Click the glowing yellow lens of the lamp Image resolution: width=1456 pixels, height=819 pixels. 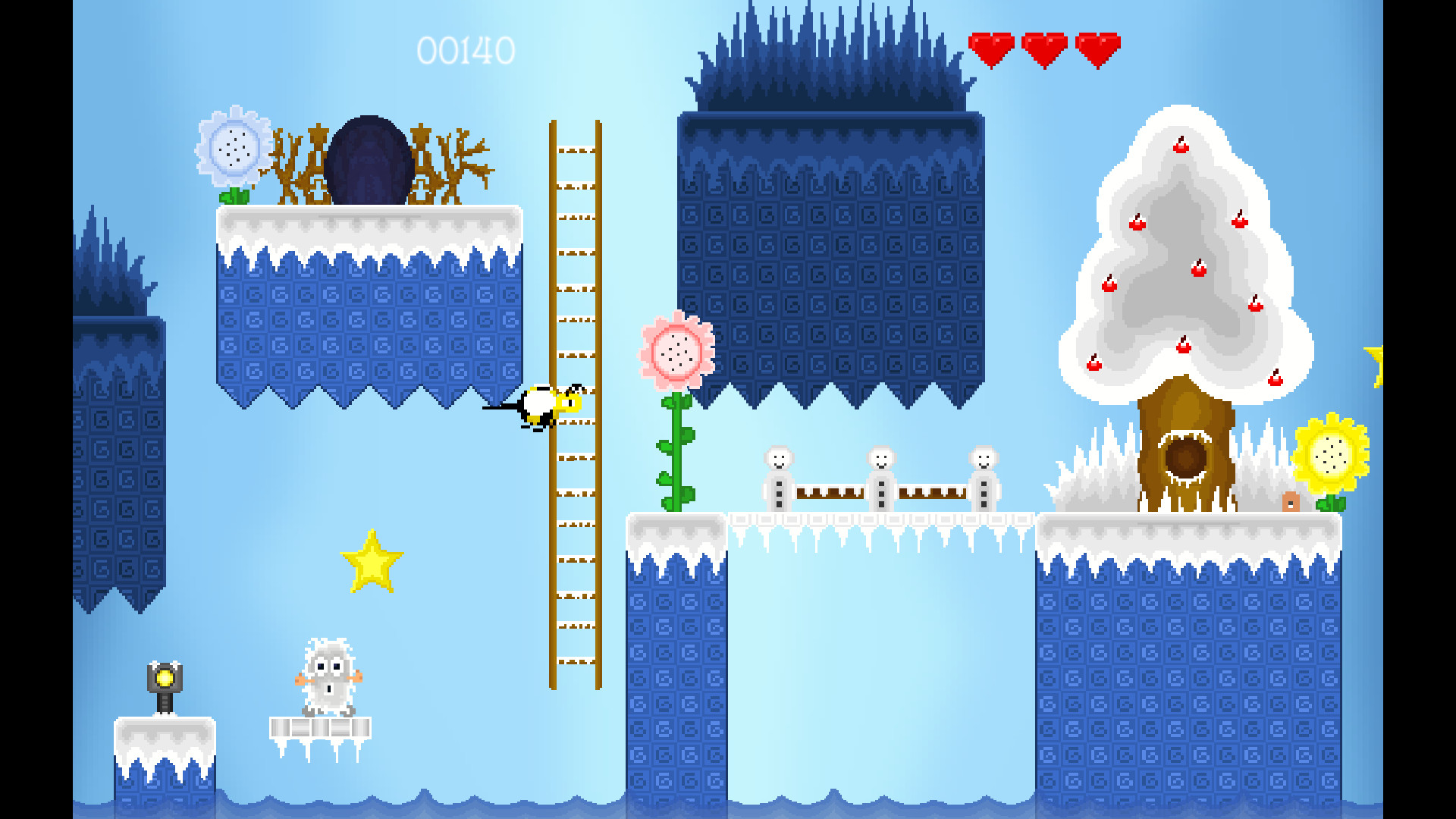[x=164, y=679]
